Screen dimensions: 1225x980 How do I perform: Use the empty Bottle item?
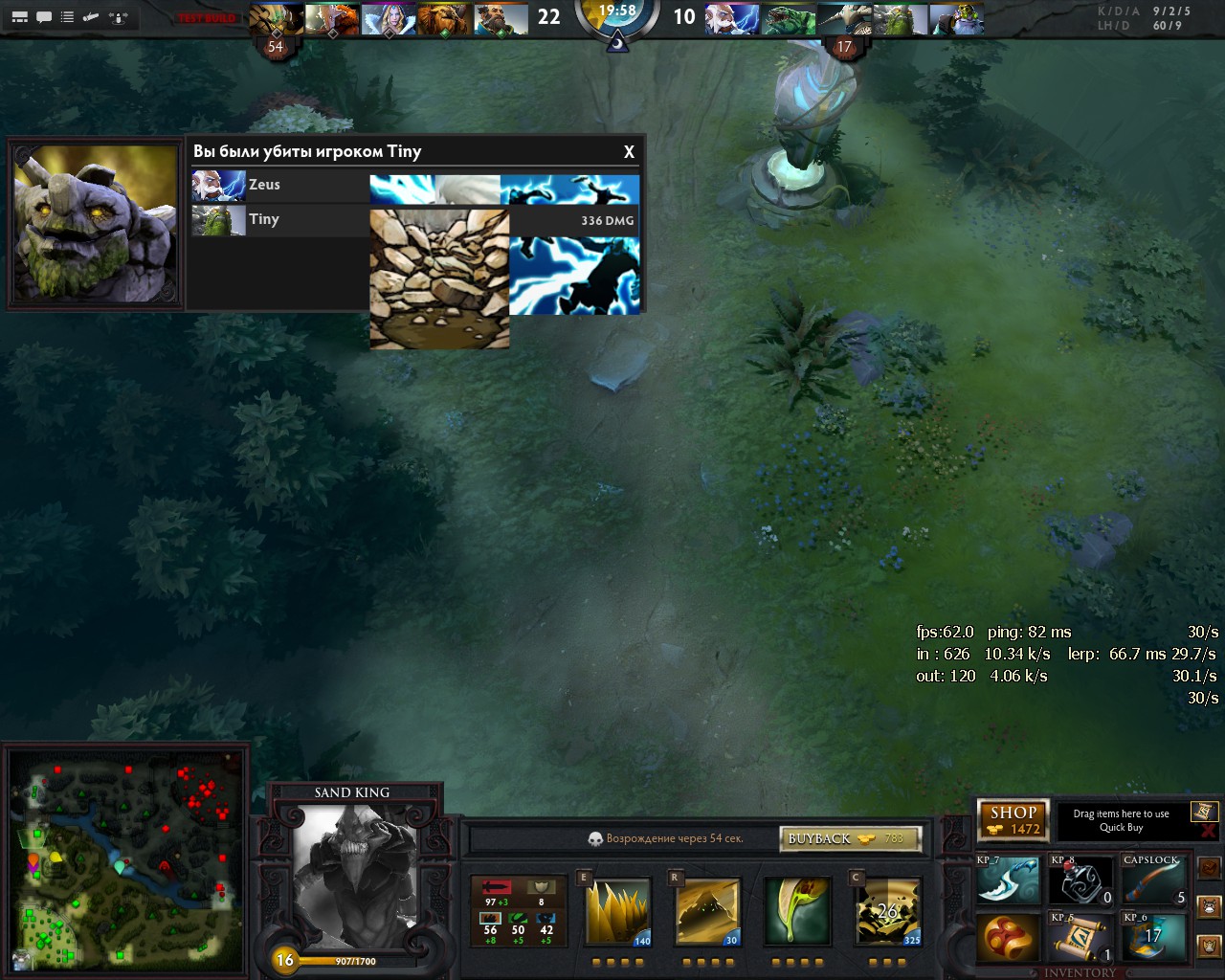(x=1081, y=880)
